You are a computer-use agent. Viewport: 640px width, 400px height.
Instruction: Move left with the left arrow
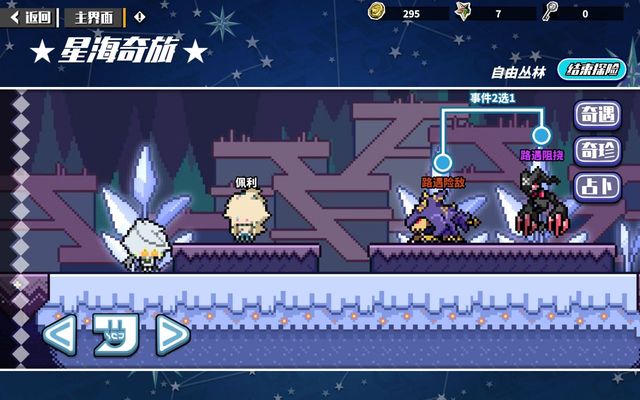tap(59, 334)
